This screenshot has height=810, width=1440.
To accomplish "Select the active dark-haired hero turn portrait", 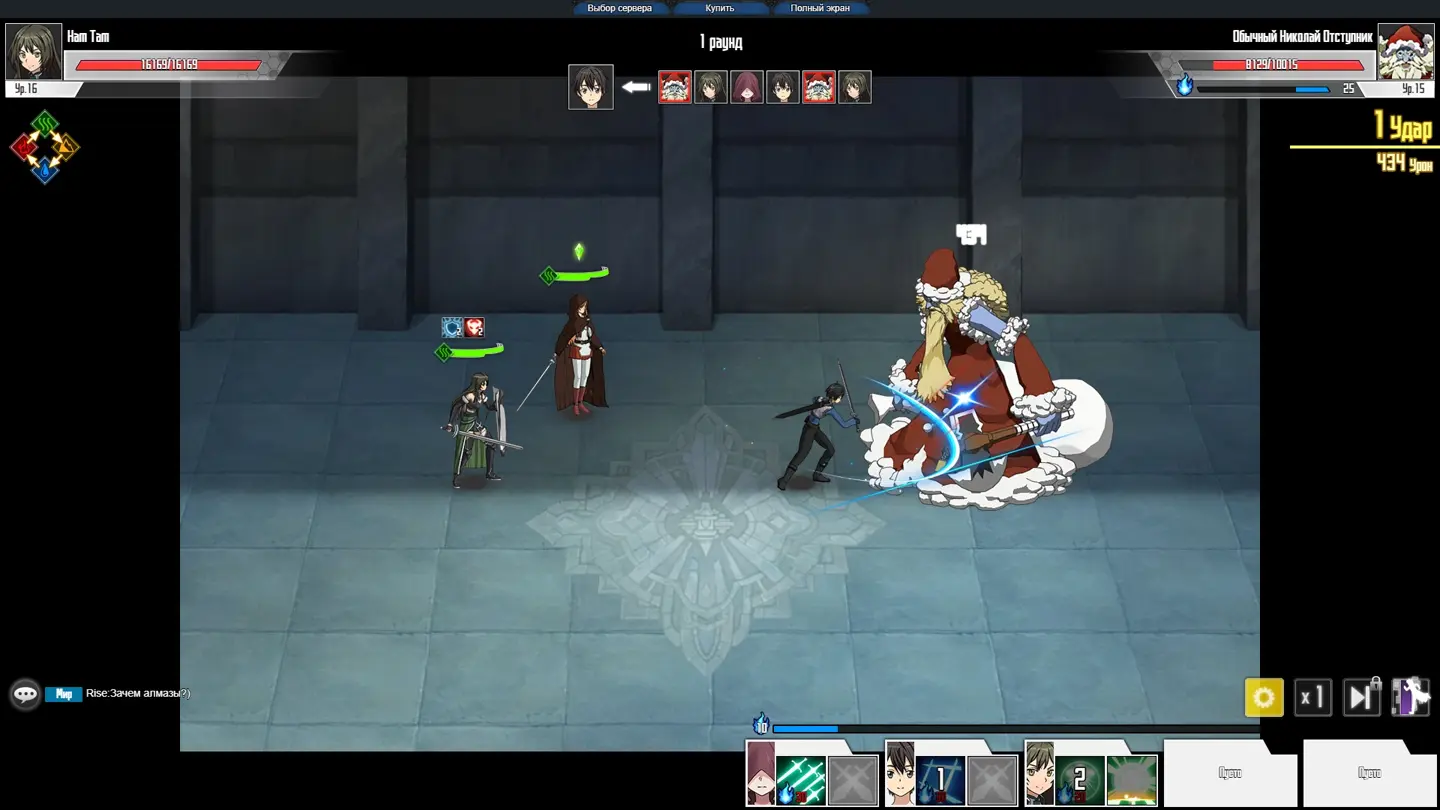I will click(590, 87).
